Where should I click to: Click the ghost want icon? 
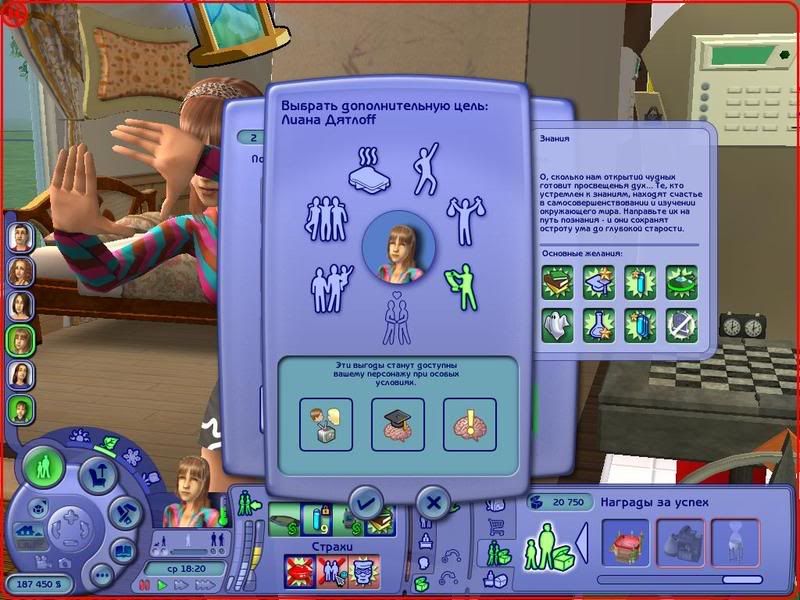click(x=556, y=324)
